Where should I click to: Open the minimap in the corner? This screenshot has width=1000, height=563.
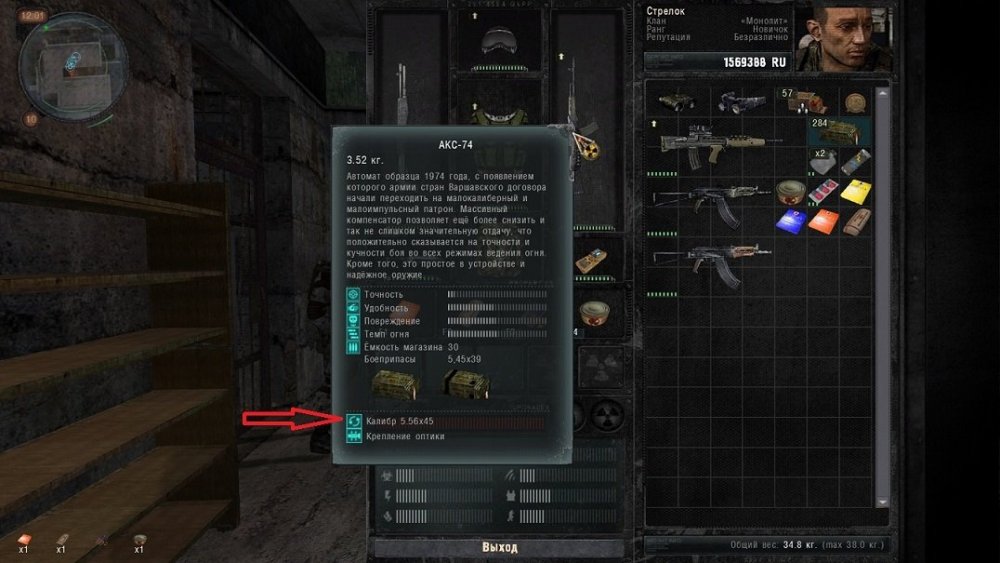click(x=61, y=60)
